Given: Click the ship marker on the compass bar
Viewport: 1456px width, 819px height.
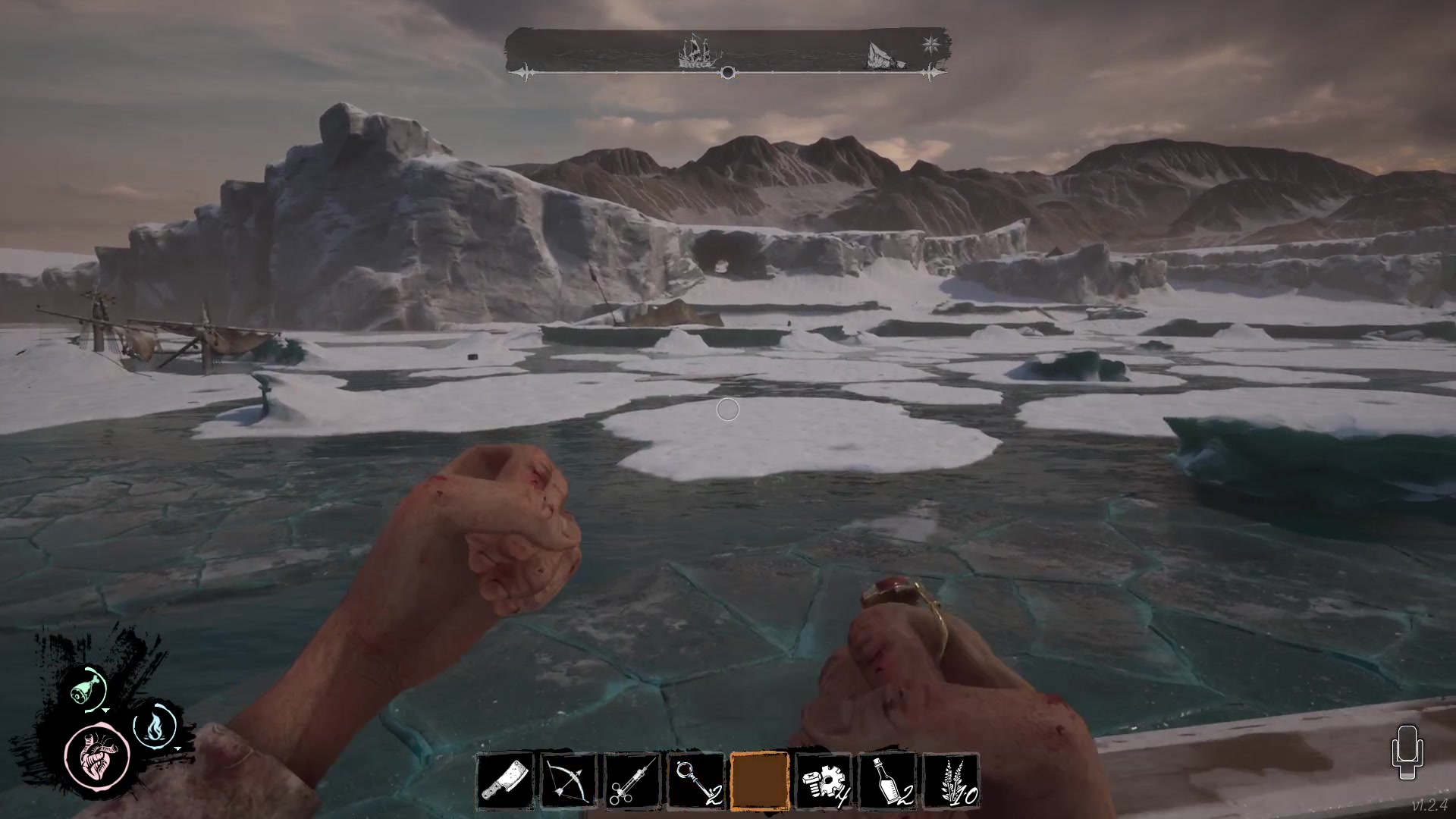Looking at the screenshot, I should click(x=698, y=52).
